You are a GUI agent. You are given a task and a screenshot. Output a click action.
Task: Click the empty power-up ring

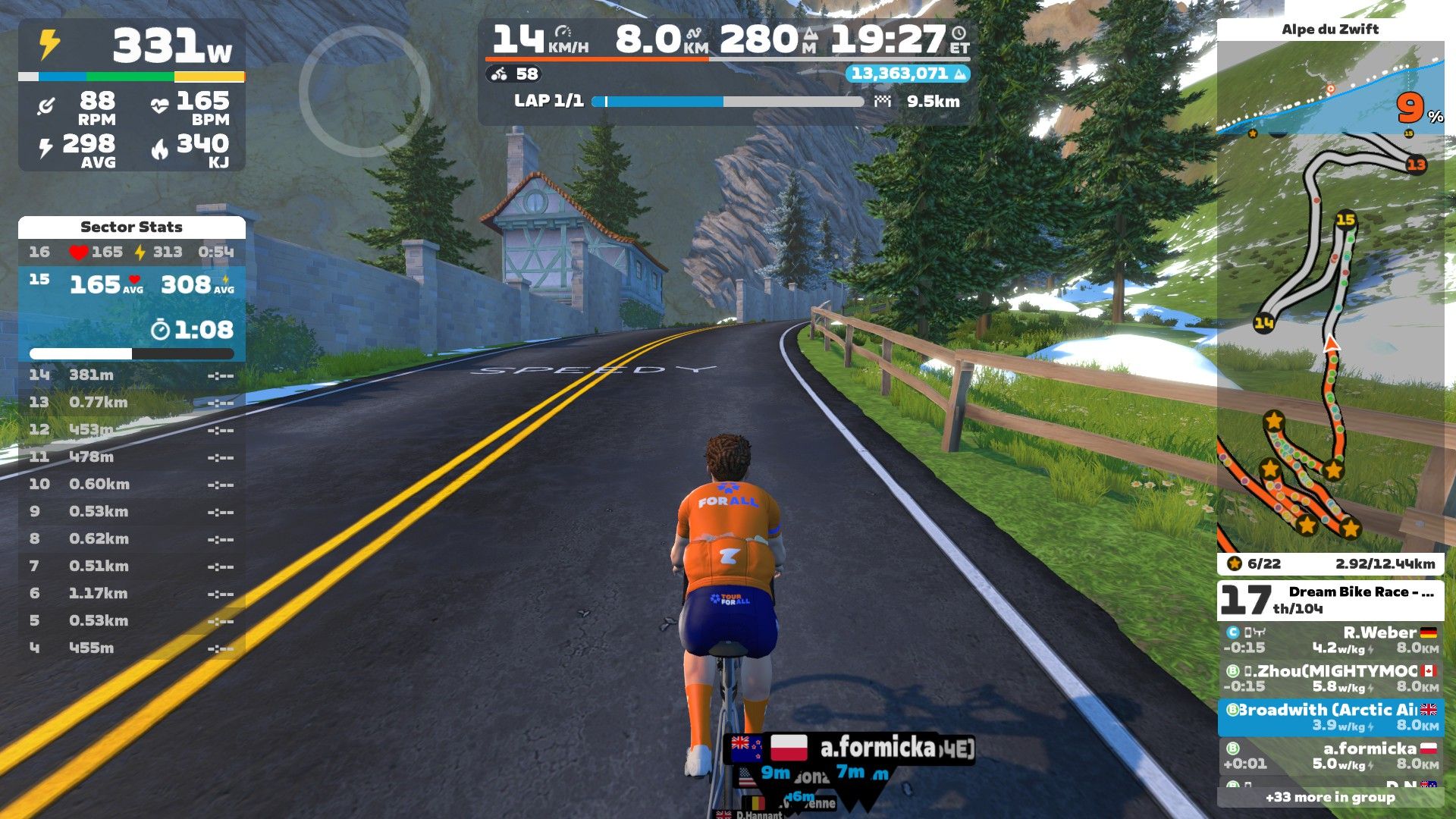(x=364, y=91)
